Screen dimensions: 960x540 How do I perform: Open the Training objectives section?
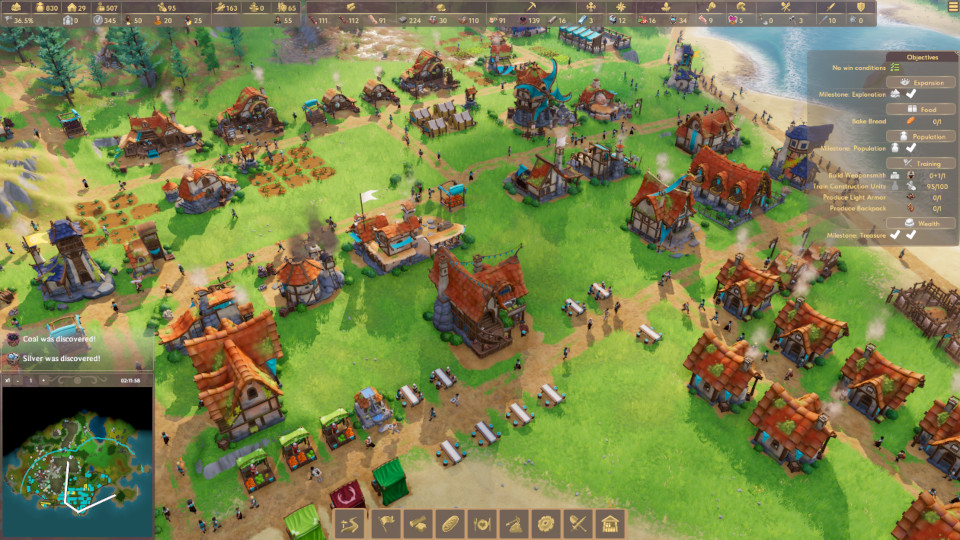tap(922, 163)
